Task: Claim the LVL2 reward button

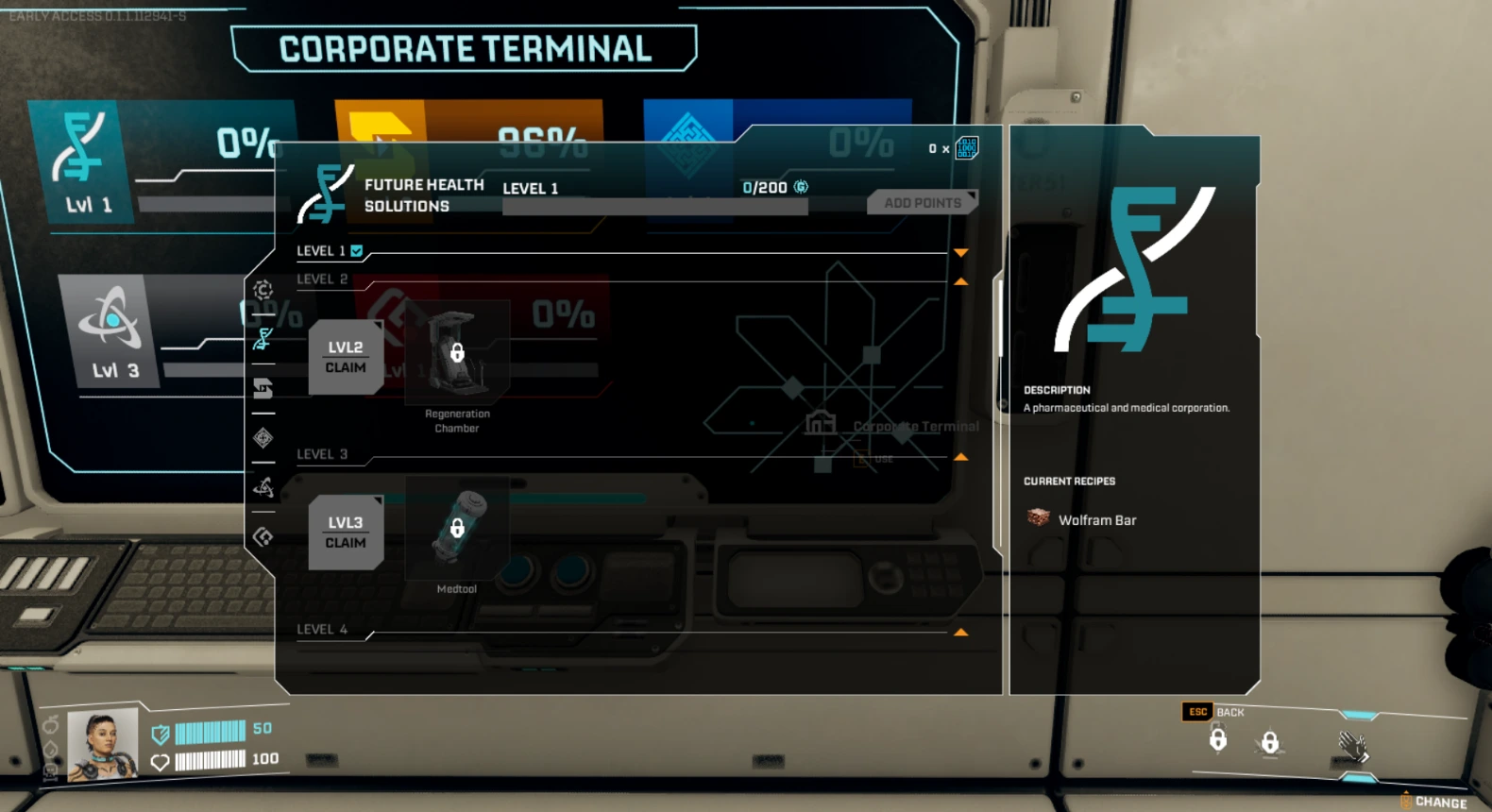Action: click(346, 358)
